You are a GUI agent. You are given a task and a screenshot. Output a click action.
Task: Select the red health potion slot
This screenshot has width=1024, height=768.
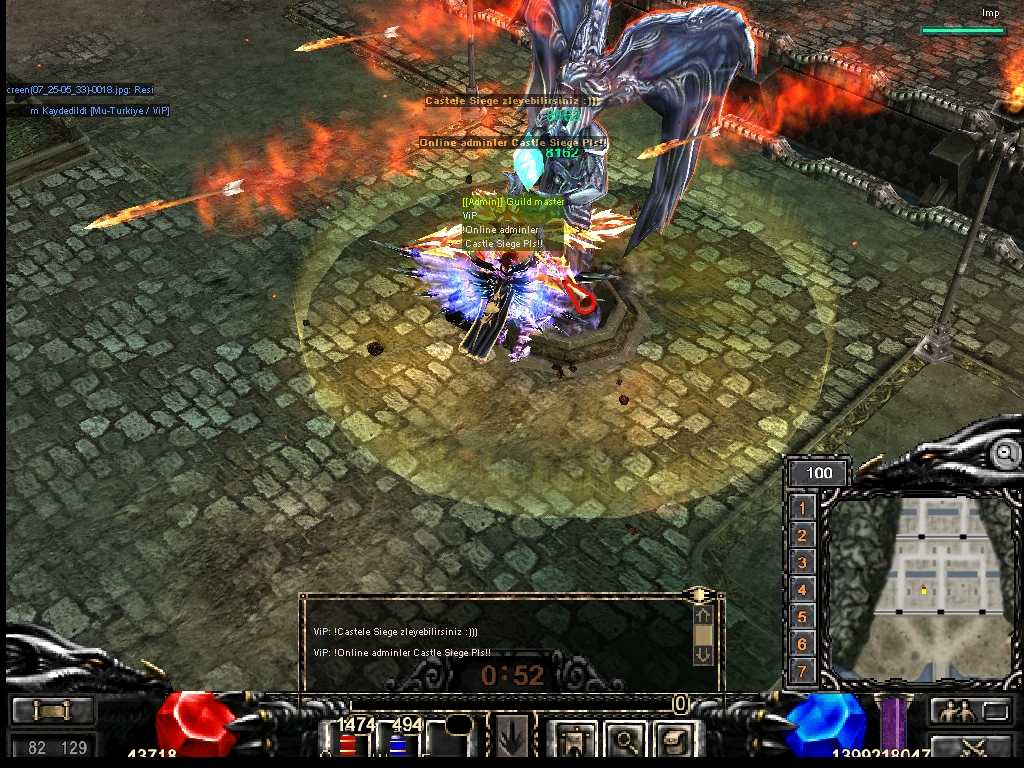pyautogui.click(x=348, y=744)
